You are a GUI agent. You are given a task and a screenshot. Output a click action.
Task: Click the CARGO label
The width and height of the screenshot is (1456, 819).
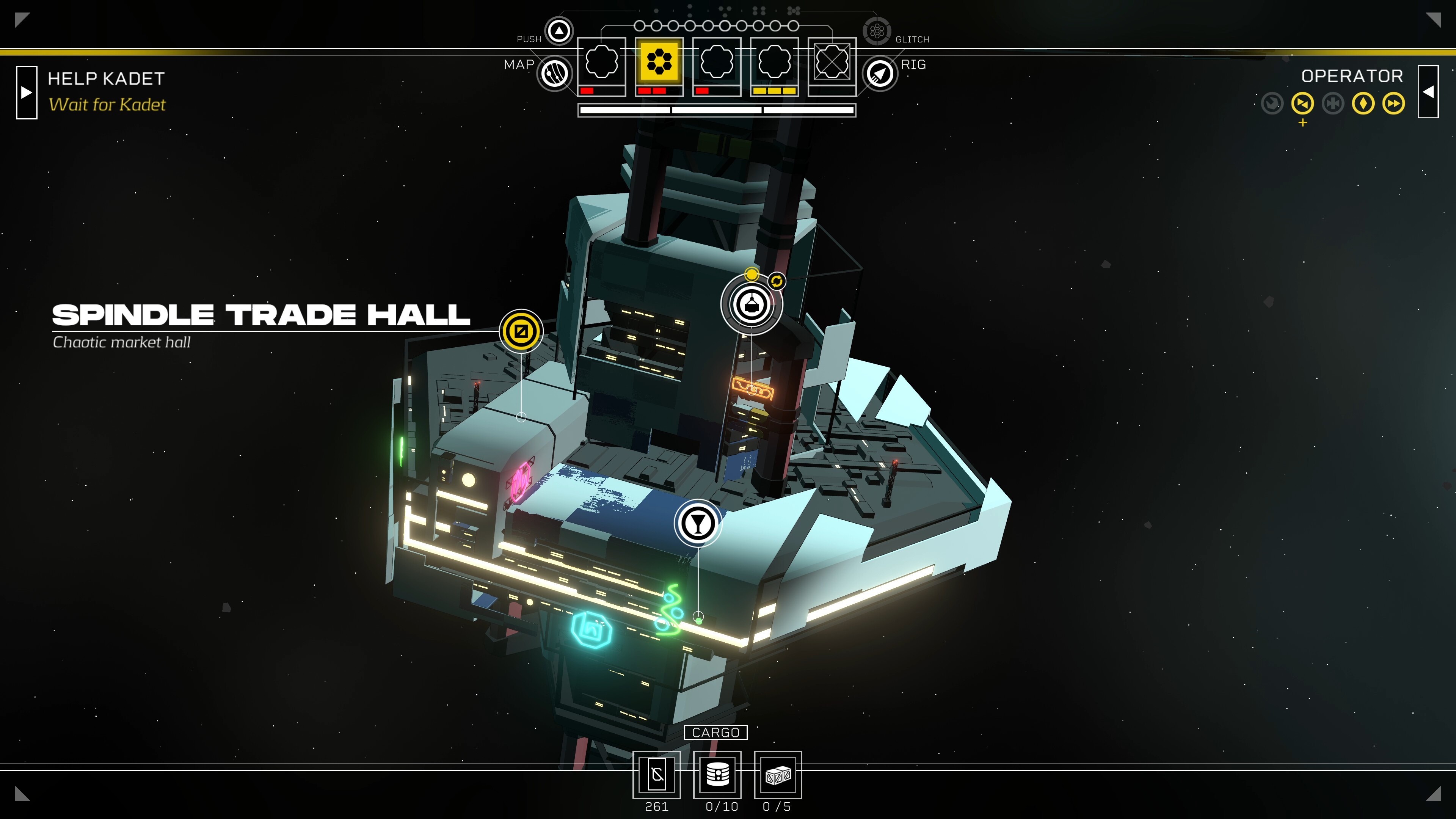[715, 733]
